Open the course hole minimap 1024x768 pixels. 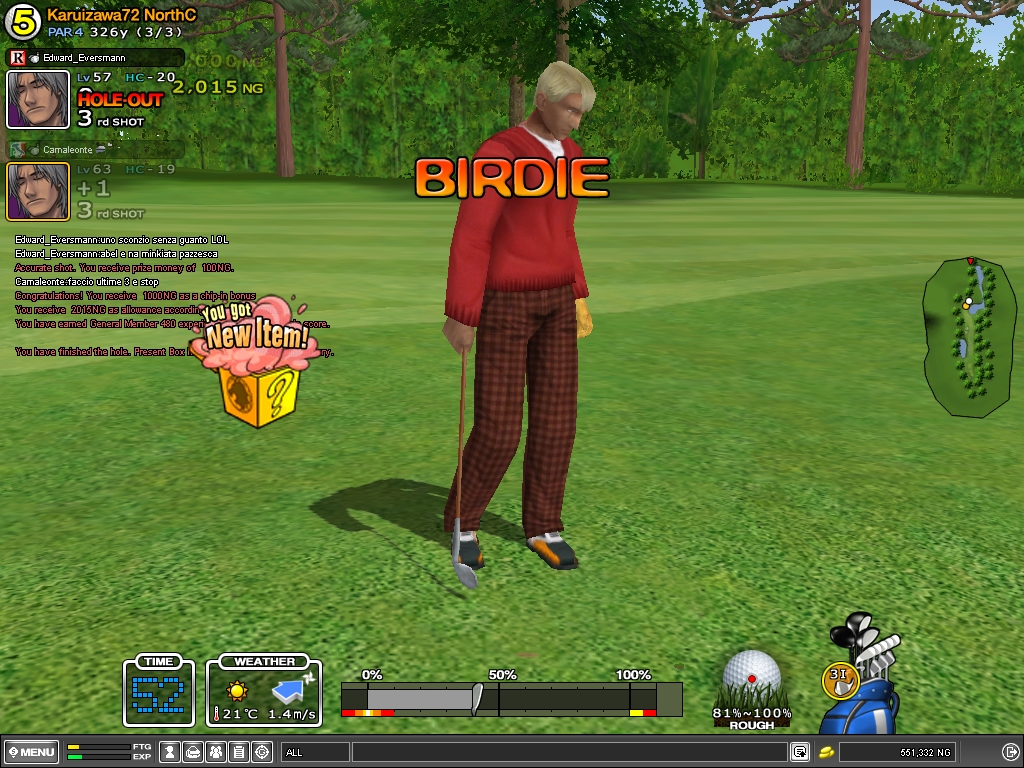966,336
